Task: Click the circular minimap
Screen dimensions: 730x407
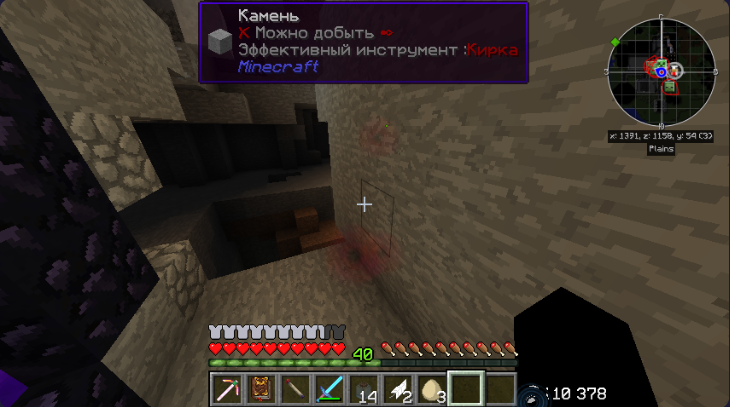Action: 662,72
